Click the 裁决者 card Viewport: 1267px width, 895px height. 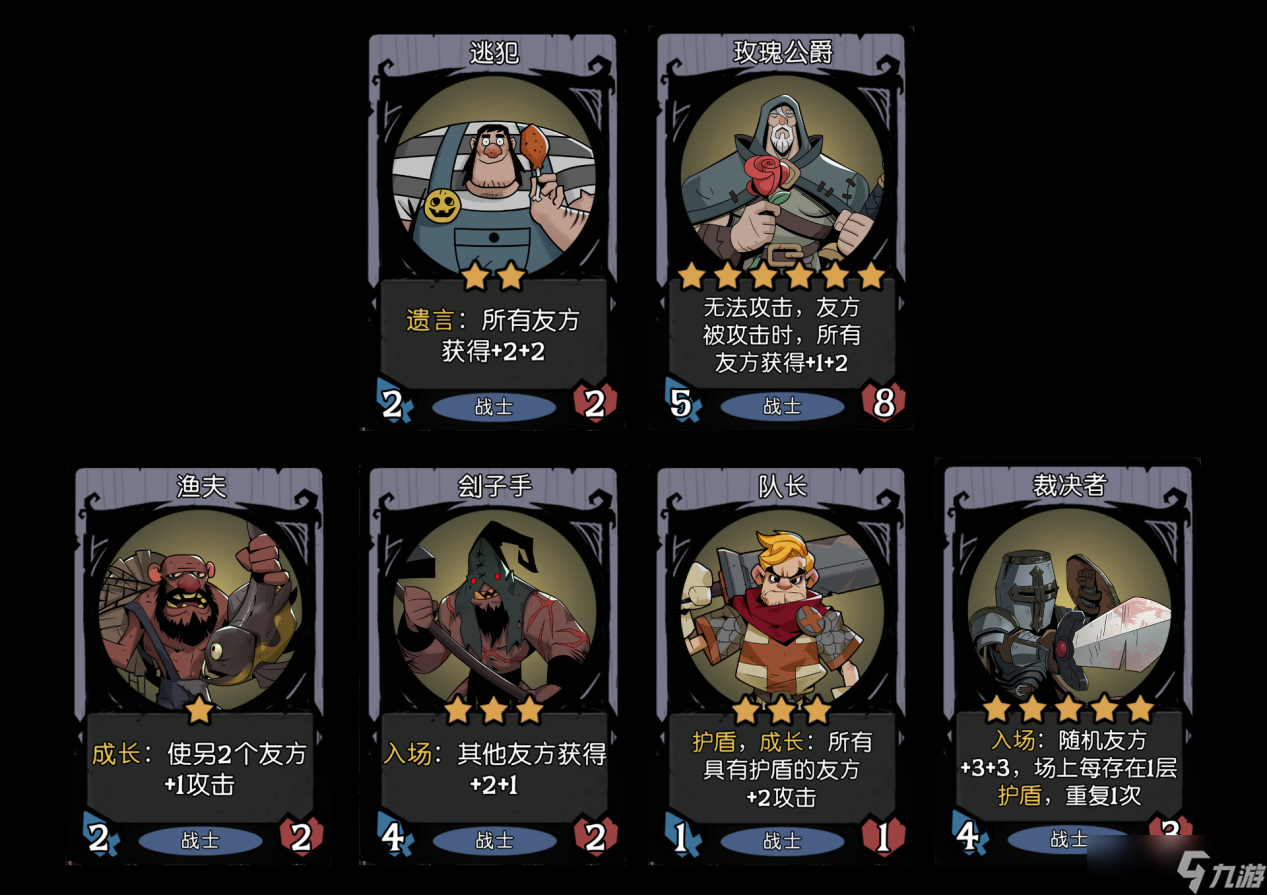(1068, 665)
